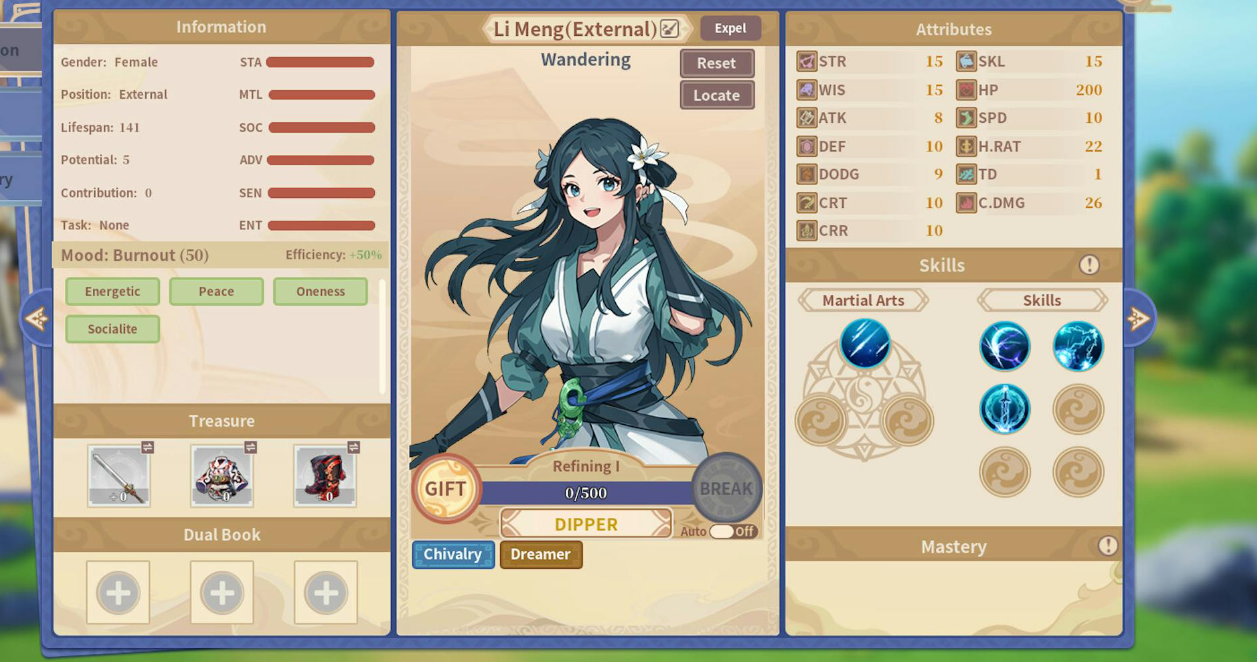Select the Dipper label button
The height and width of the screenshot is (662, 1257).
(x=586, y=524)
